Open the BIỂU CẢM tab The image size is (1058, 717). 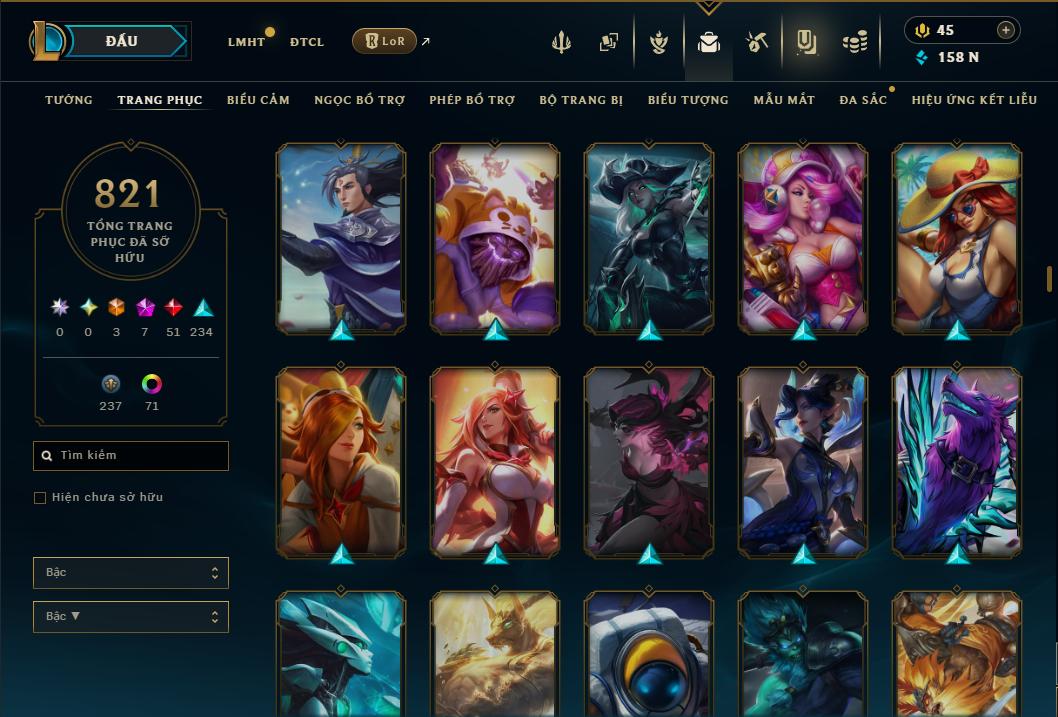tap(258, 100)
